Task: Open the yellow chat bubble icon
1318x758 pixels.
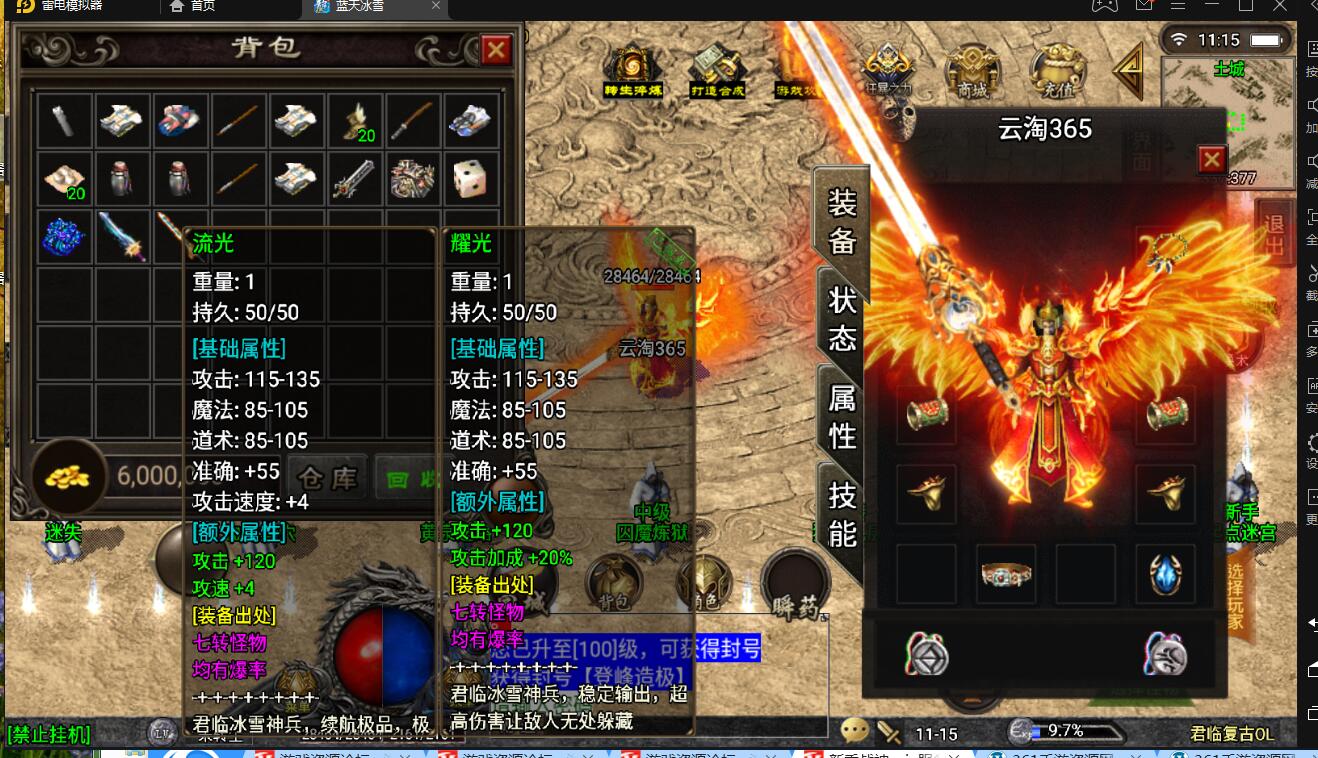Action: (x=854, y=731)
